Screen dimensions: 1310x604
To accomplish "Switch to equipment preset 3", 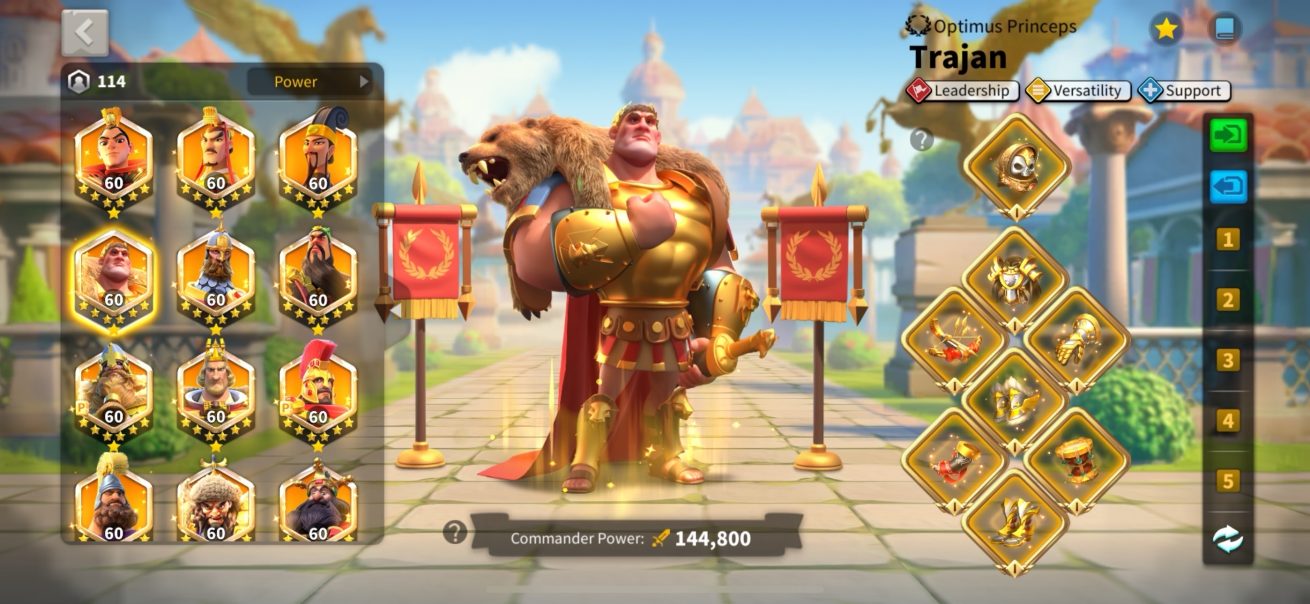I will pyautogui.click(x=1228, y=360).
